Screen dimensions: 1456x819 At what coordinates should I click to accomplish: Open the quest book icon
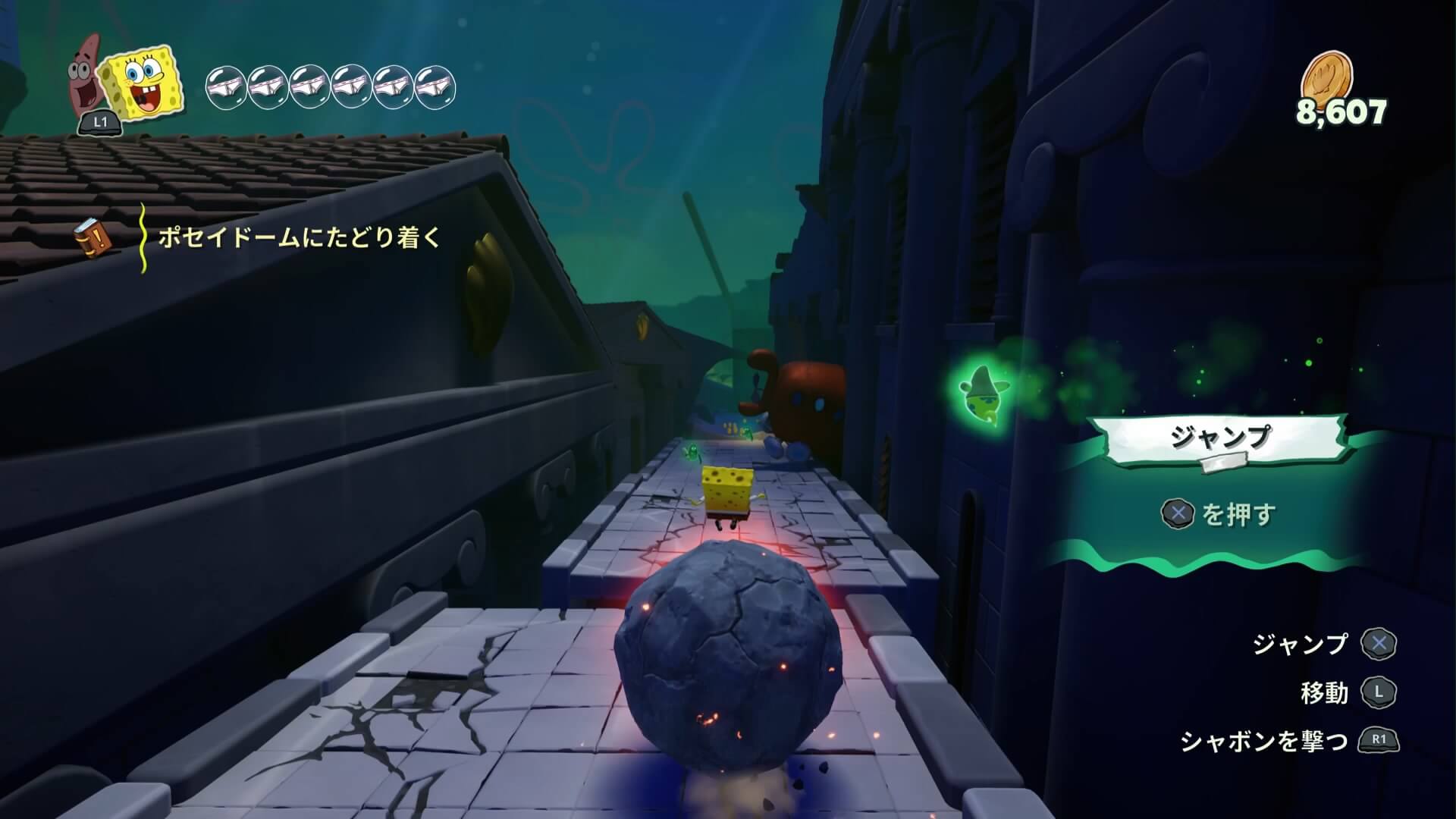94,237
